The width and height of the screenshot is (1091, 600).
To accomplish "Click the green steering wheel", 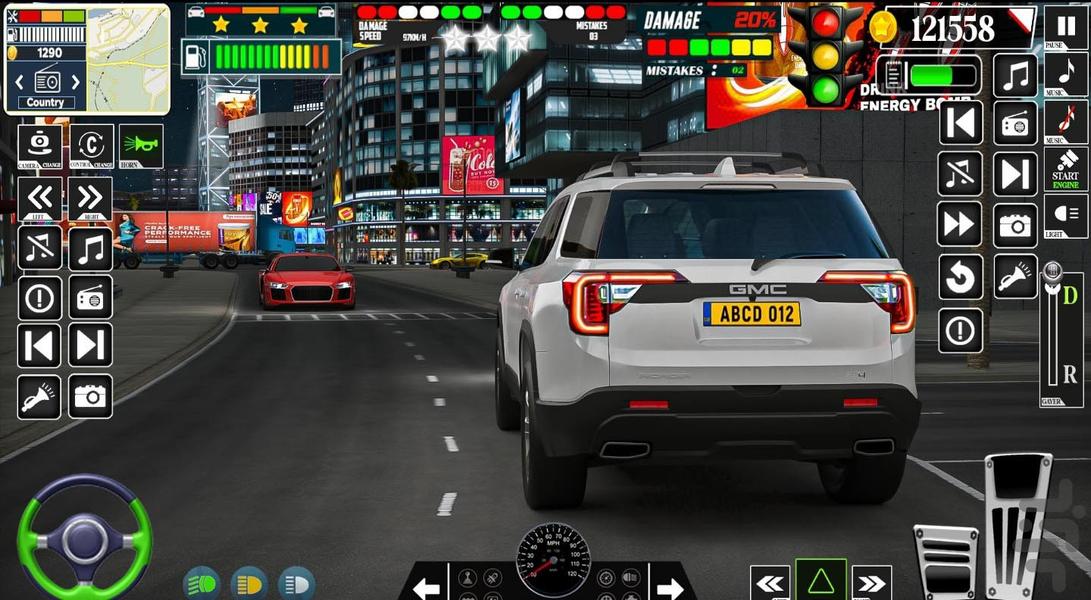I will [x=84, y=540].
